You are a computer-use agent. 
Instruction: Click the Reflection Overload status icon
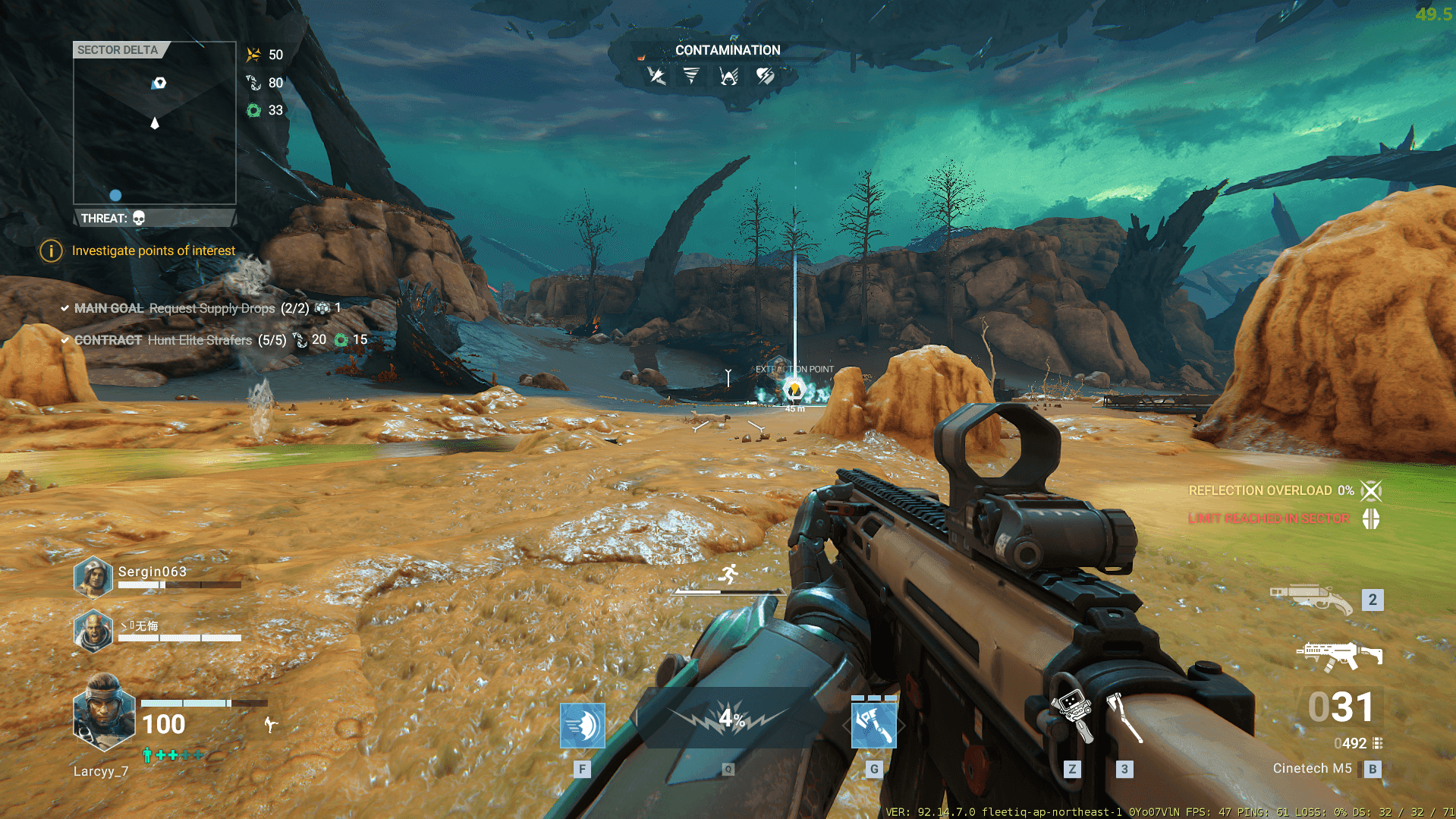tap(1371, 491)
